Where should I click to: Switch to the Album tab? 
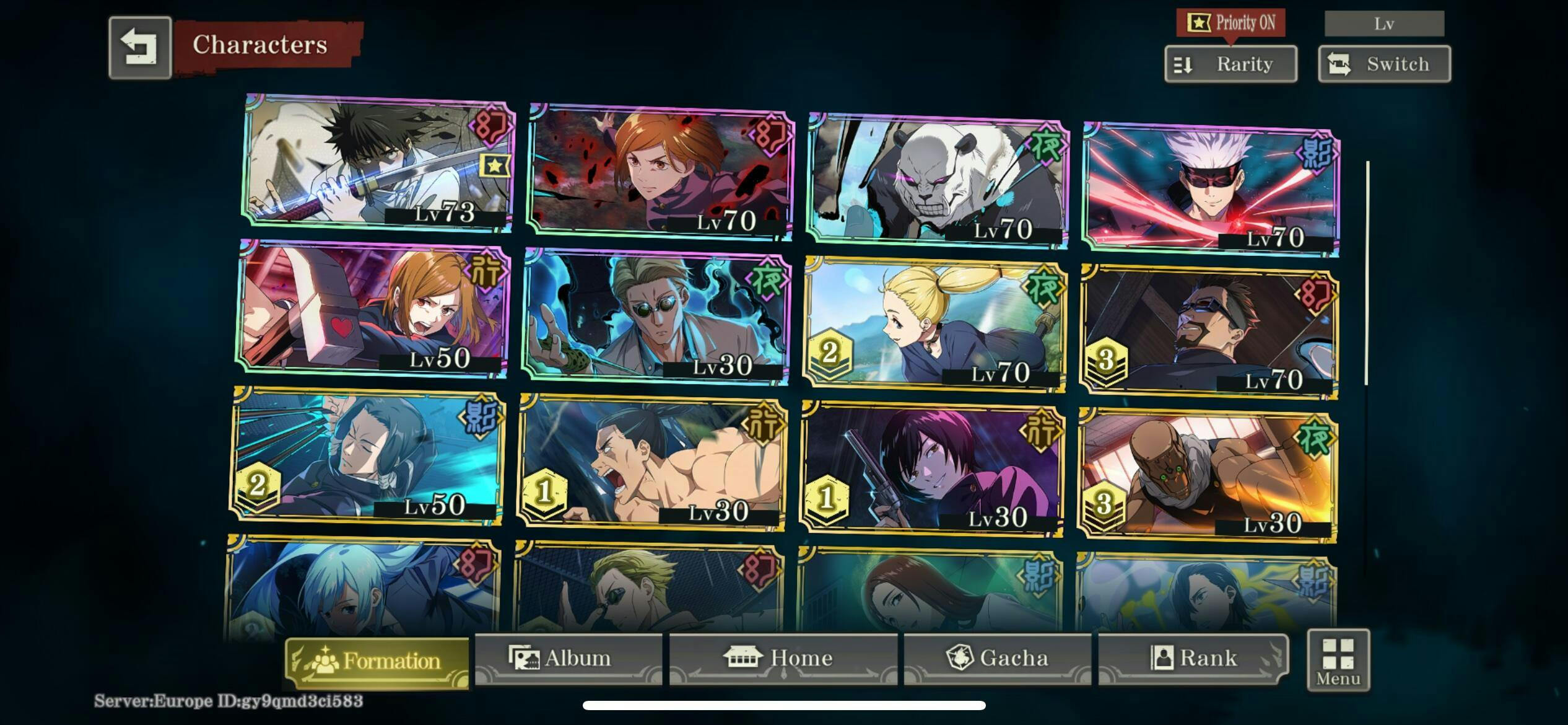click(568, 658)
